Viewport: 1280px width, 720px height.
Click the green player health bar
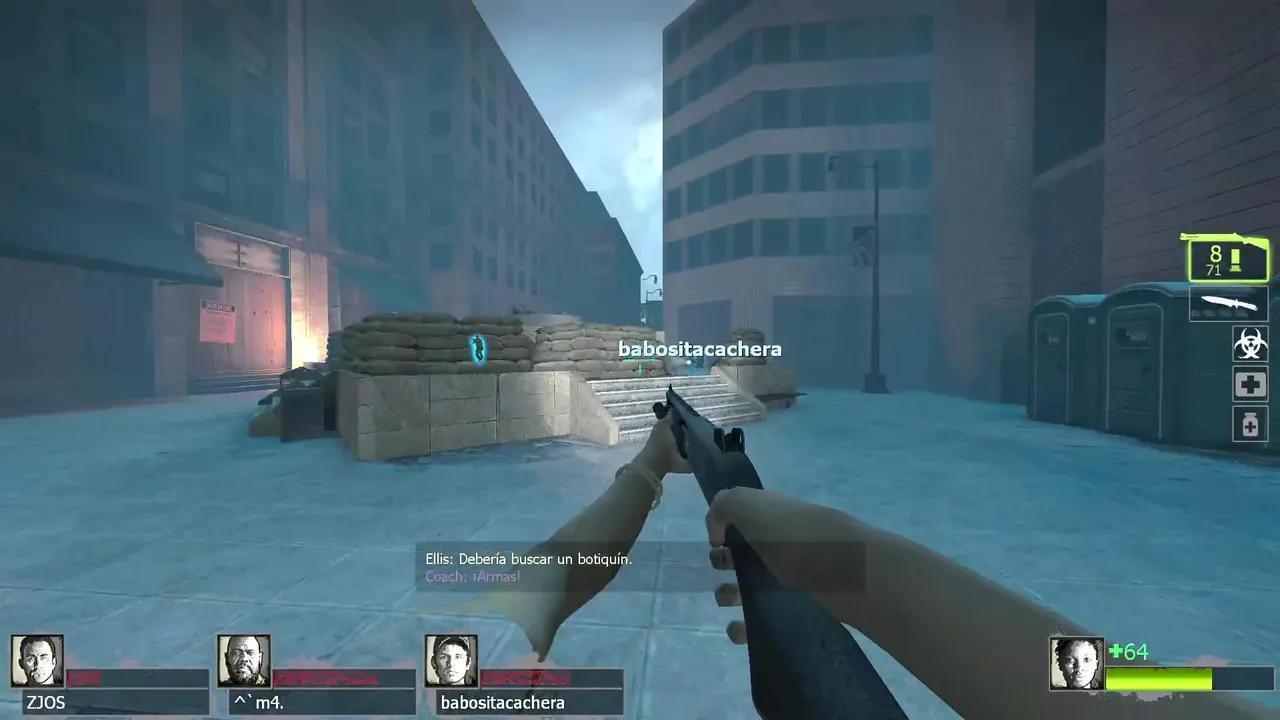click(1158, 677)
